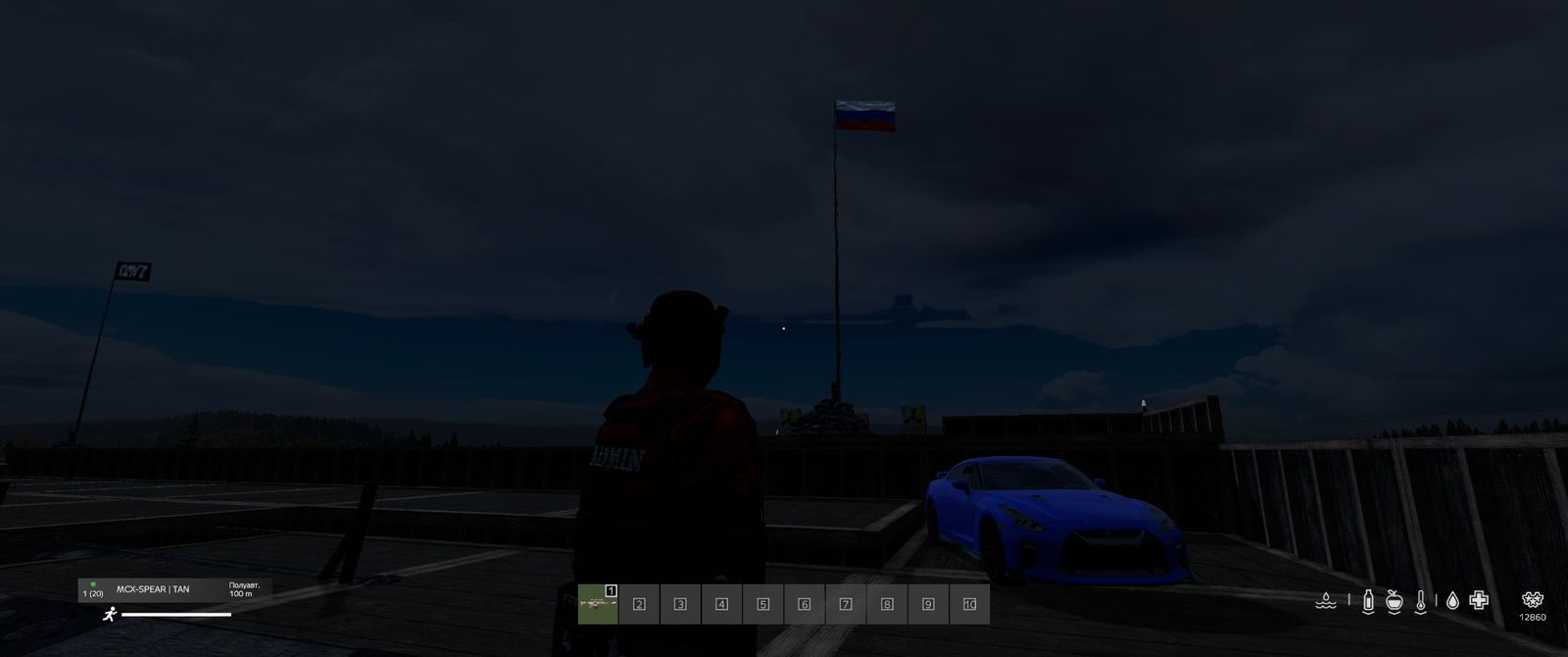1568x657 pixels.
Task: Click the three-star badge above 12860
Action: (1533, 600)
